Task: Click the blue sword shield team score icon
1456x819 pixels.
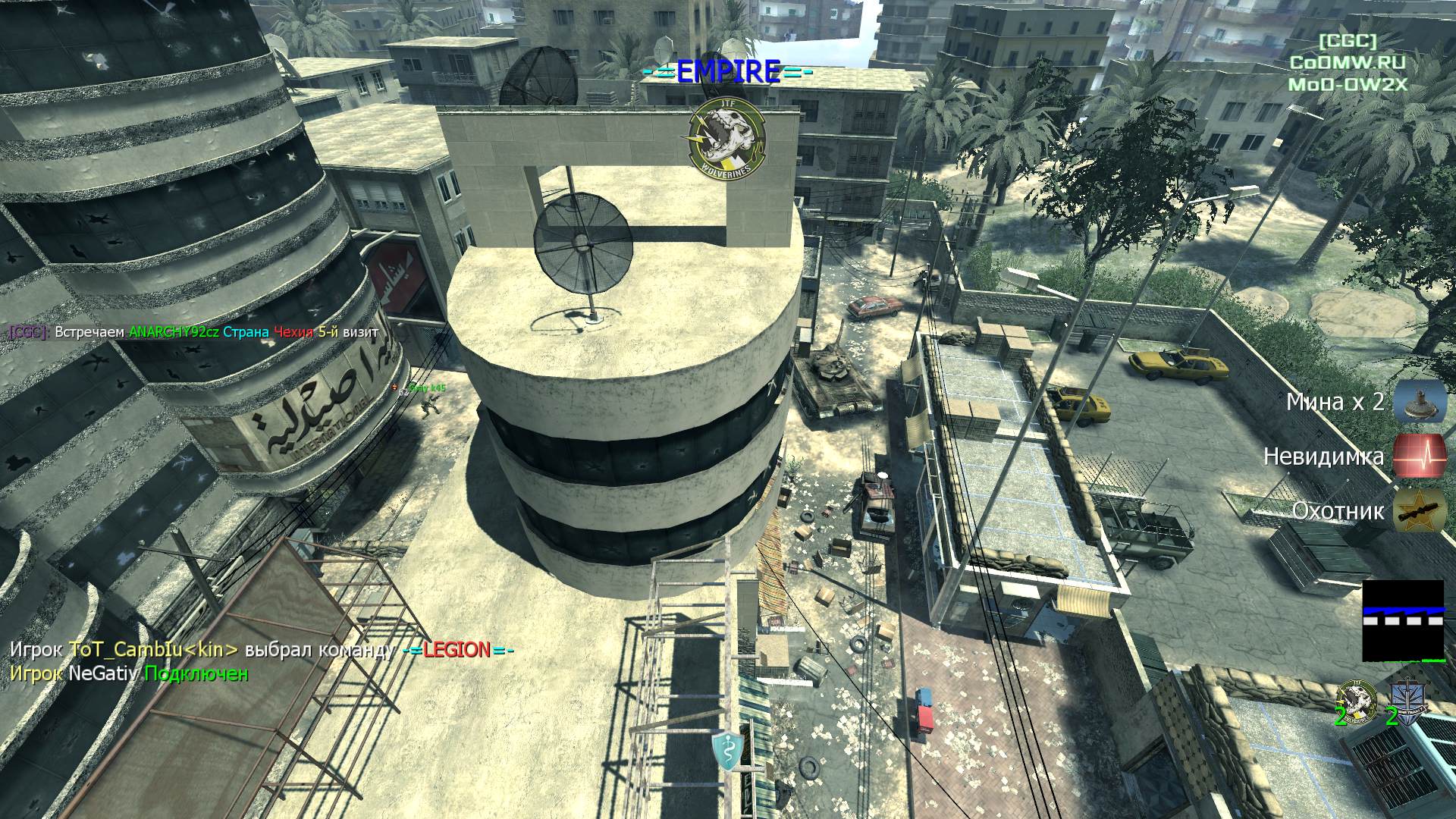Action: (1407, 700)
